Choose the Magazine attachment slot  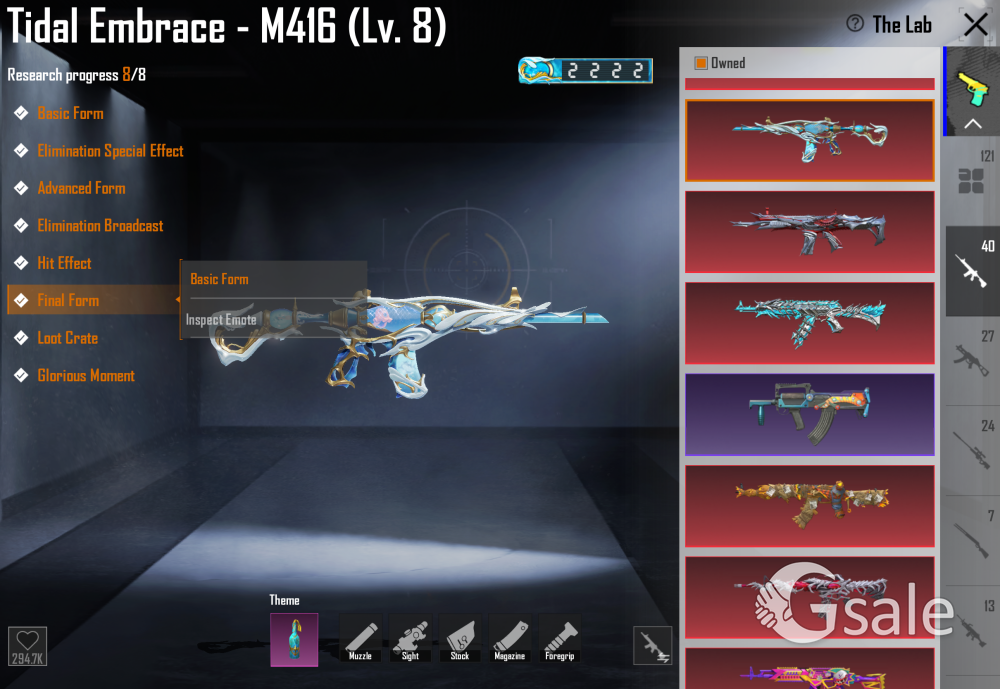510,638
